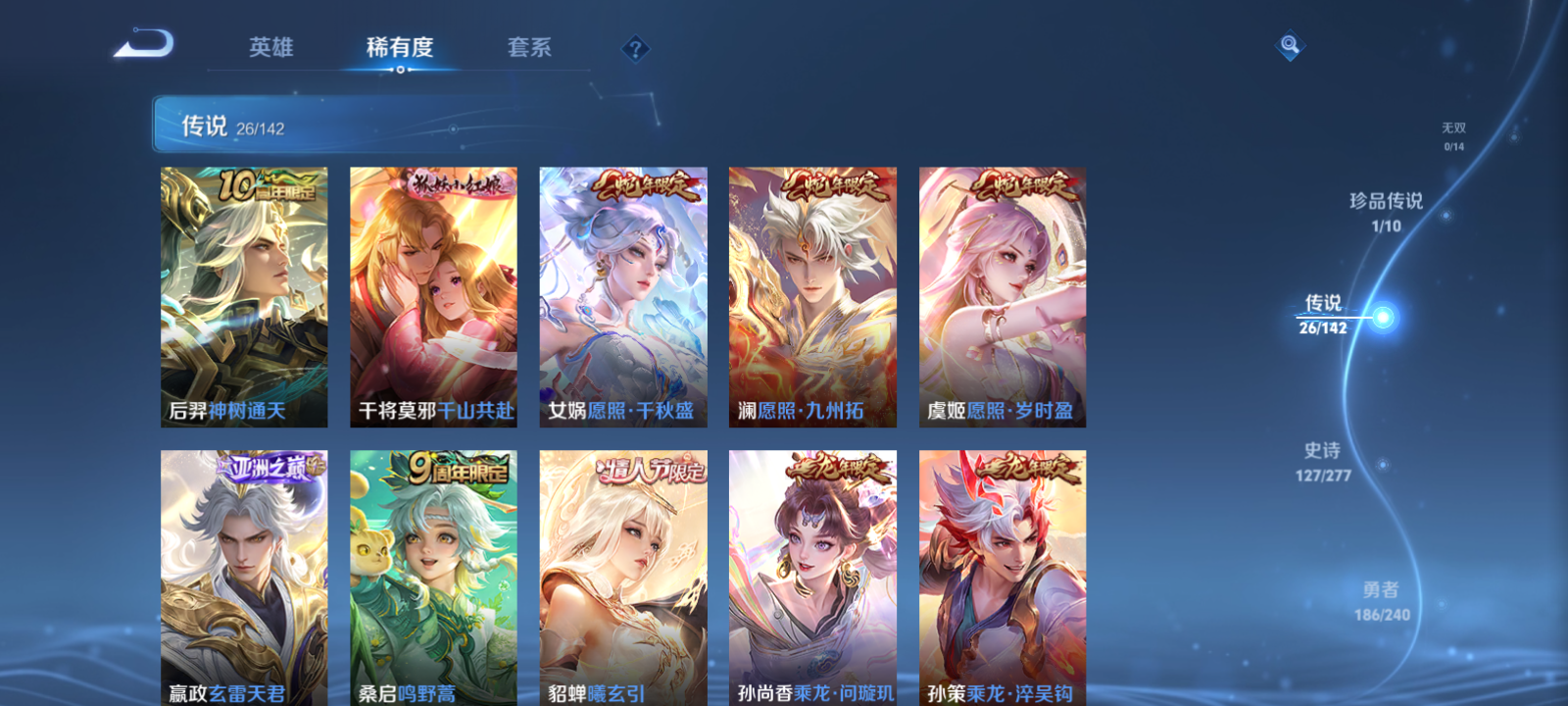This screenshot has height=706, width=1568.
Task: Click the back arrow icon at top left
Action: [145, 42]
